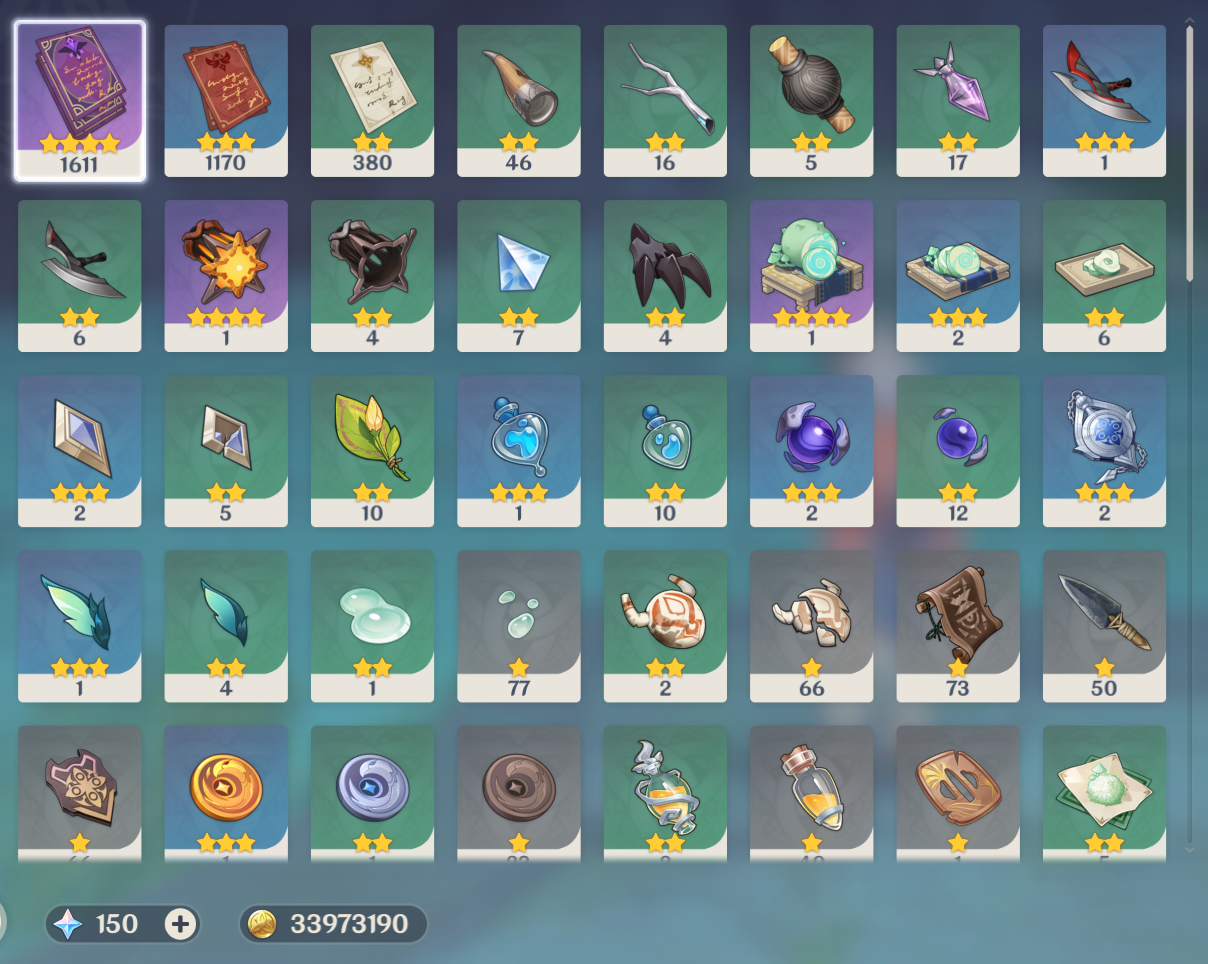Choose the red Adventurer's Experience books
Image resolution: width=1208 pixels, height=964 pixels.
point(225,100)
